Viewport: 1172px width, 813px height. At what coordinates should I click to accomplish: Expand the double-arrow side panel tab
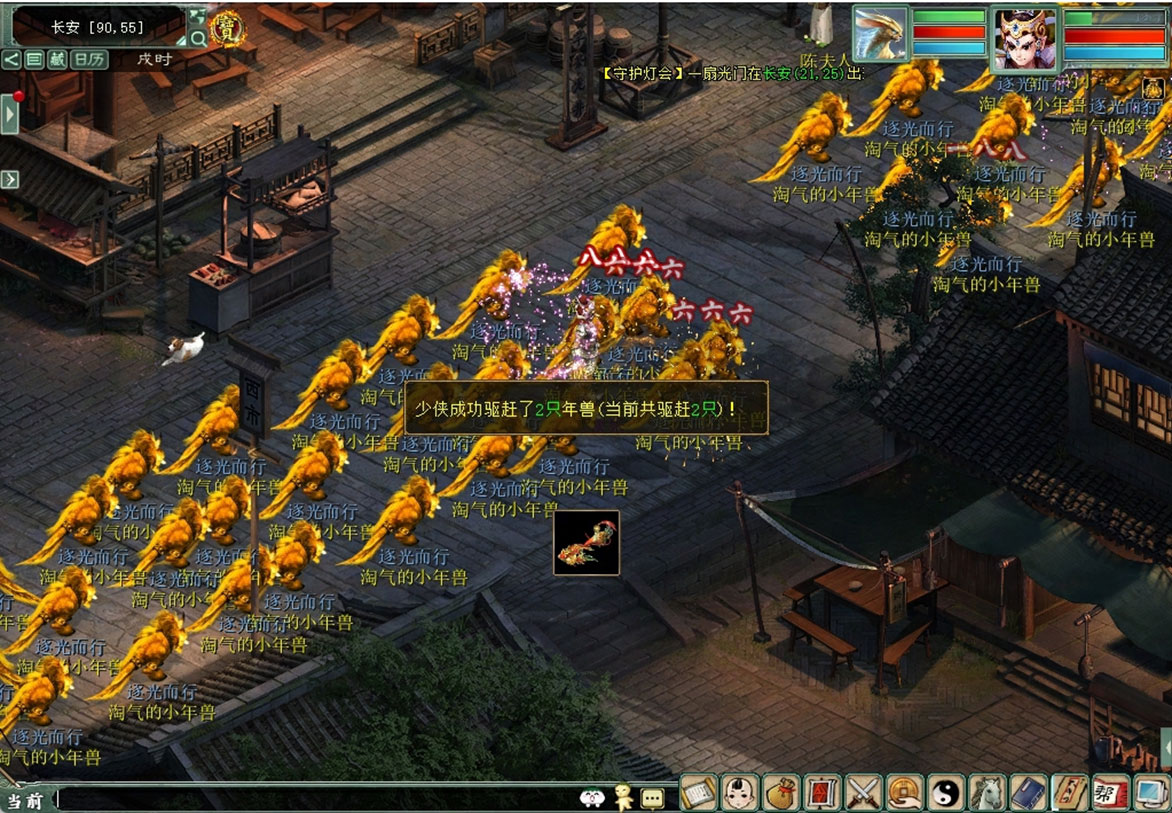pos(10,179)
